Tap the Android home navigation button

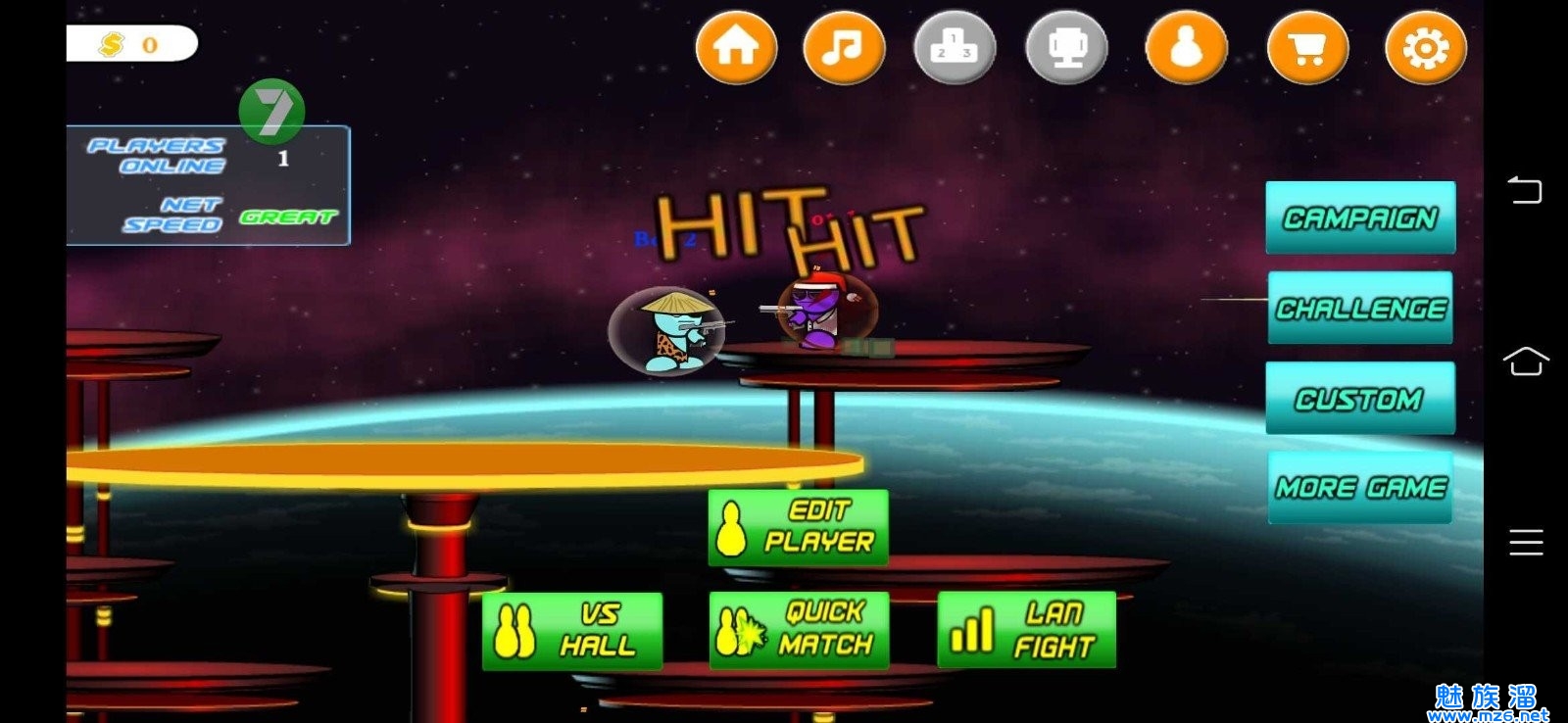(1525, 361)
